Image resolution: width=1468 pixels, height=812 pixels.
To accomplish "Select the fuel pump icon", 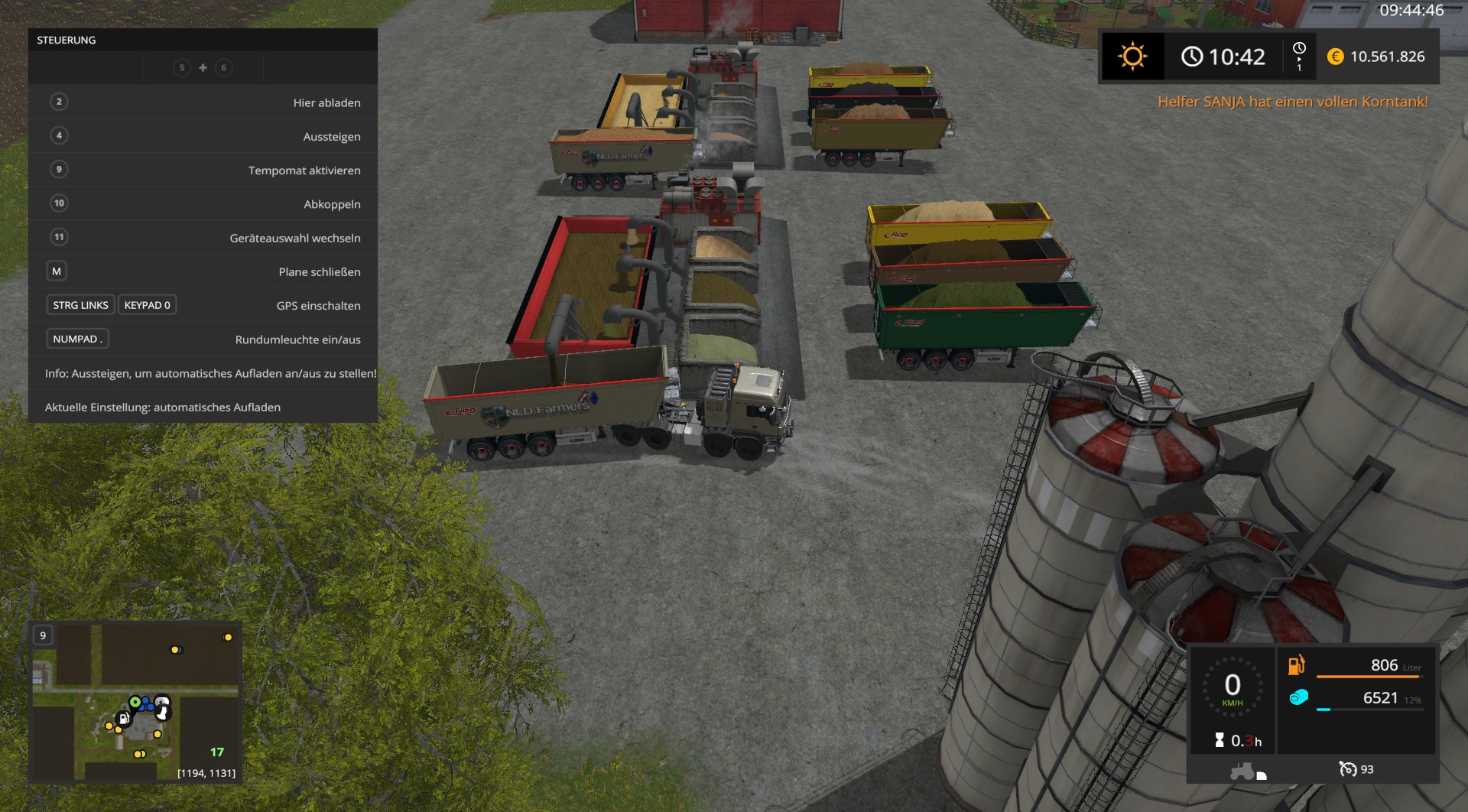I will (x=1296, y=665).
